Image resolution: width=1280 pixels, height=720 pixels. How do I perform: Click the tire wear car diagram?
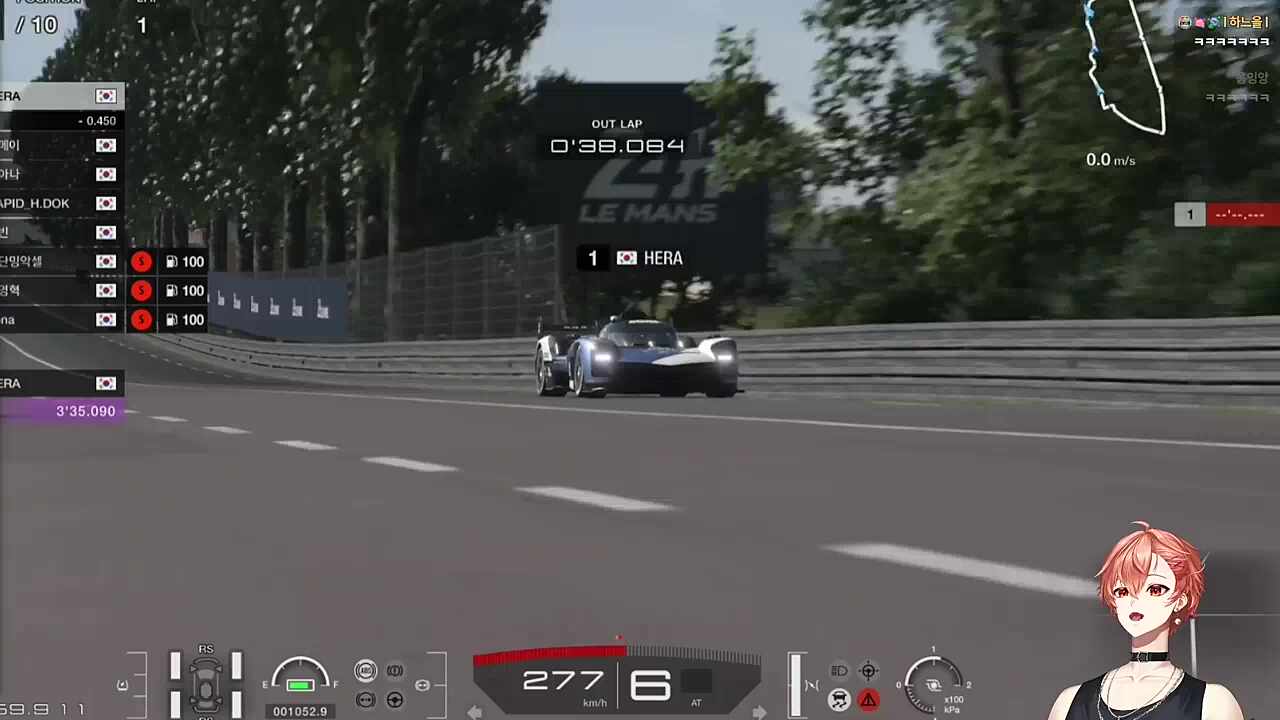(x=206, y=682)
